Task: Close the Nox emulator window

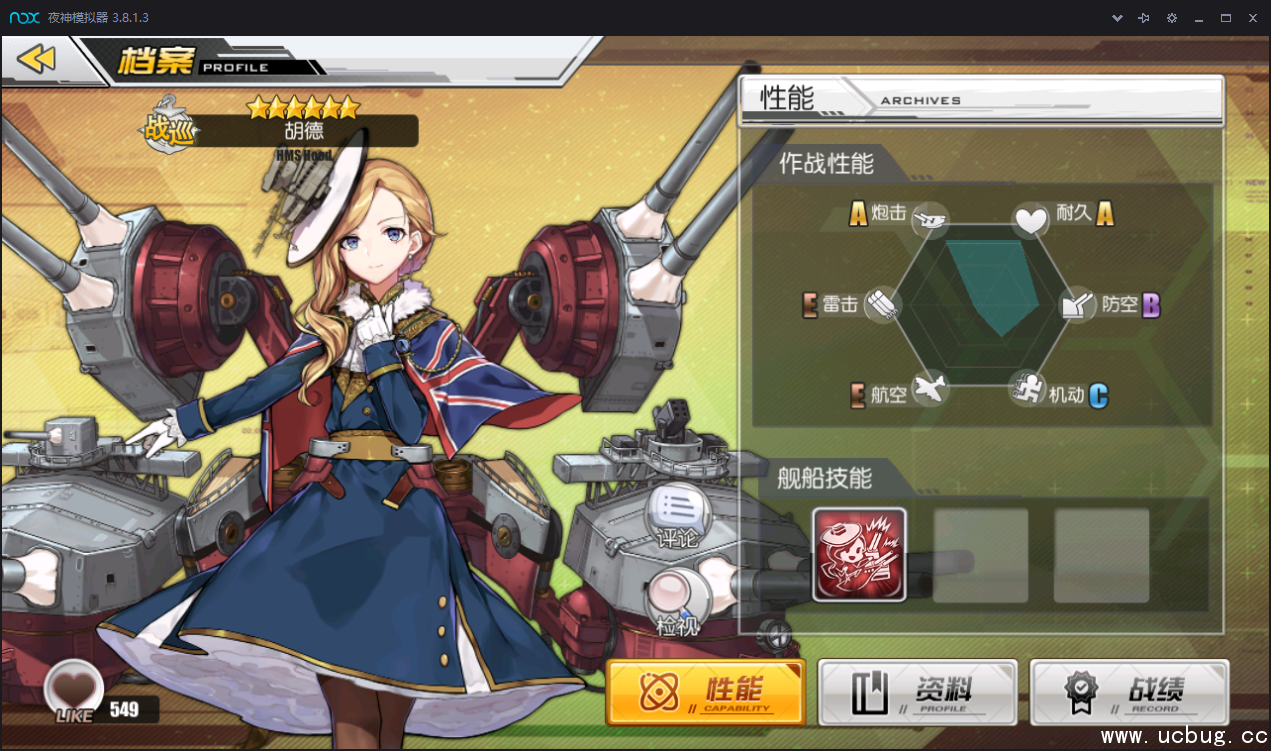Action: tap(1252, 18)
